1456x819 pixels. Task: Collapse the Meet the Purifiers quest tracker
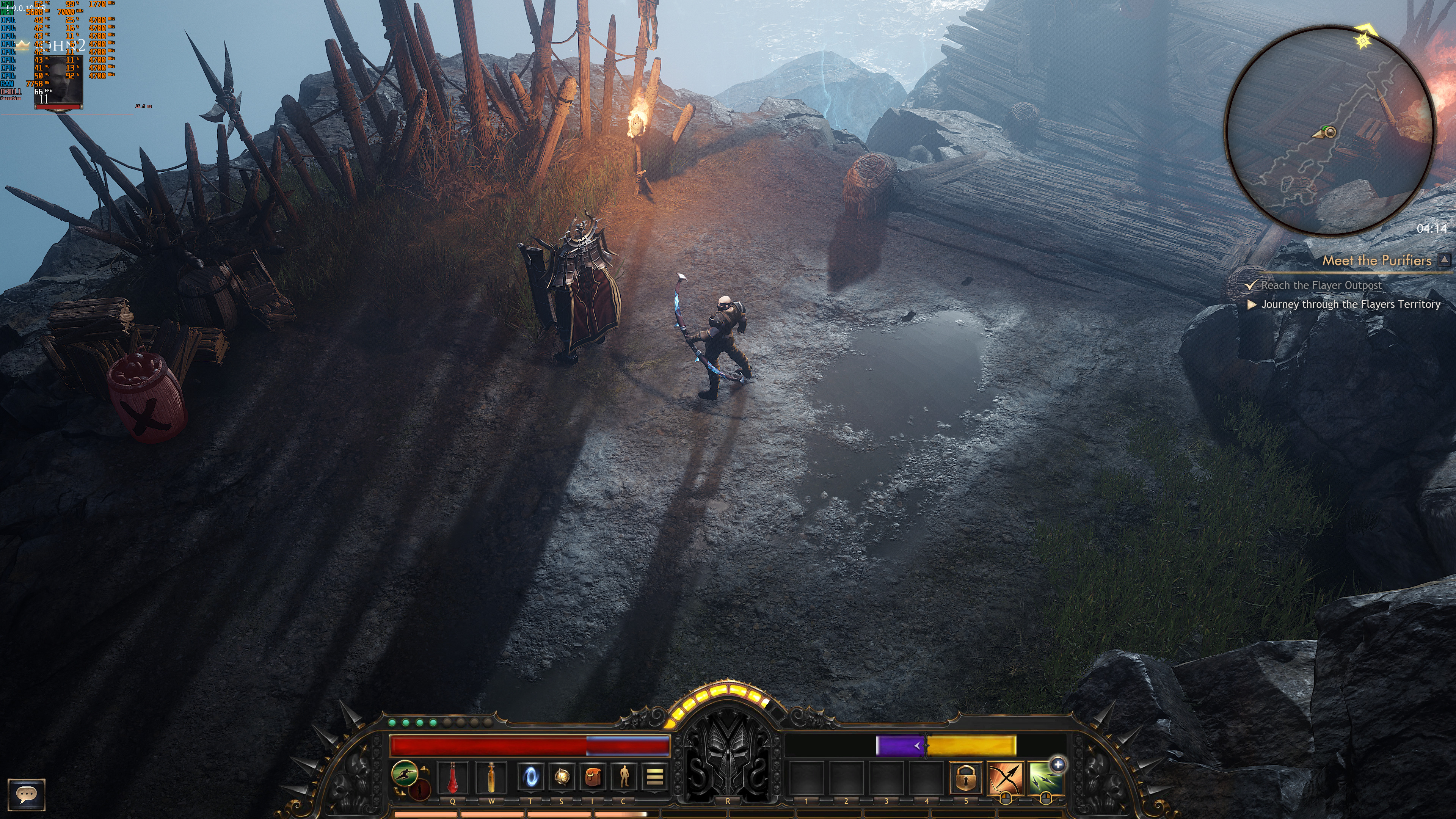(x=1445, y=260)
